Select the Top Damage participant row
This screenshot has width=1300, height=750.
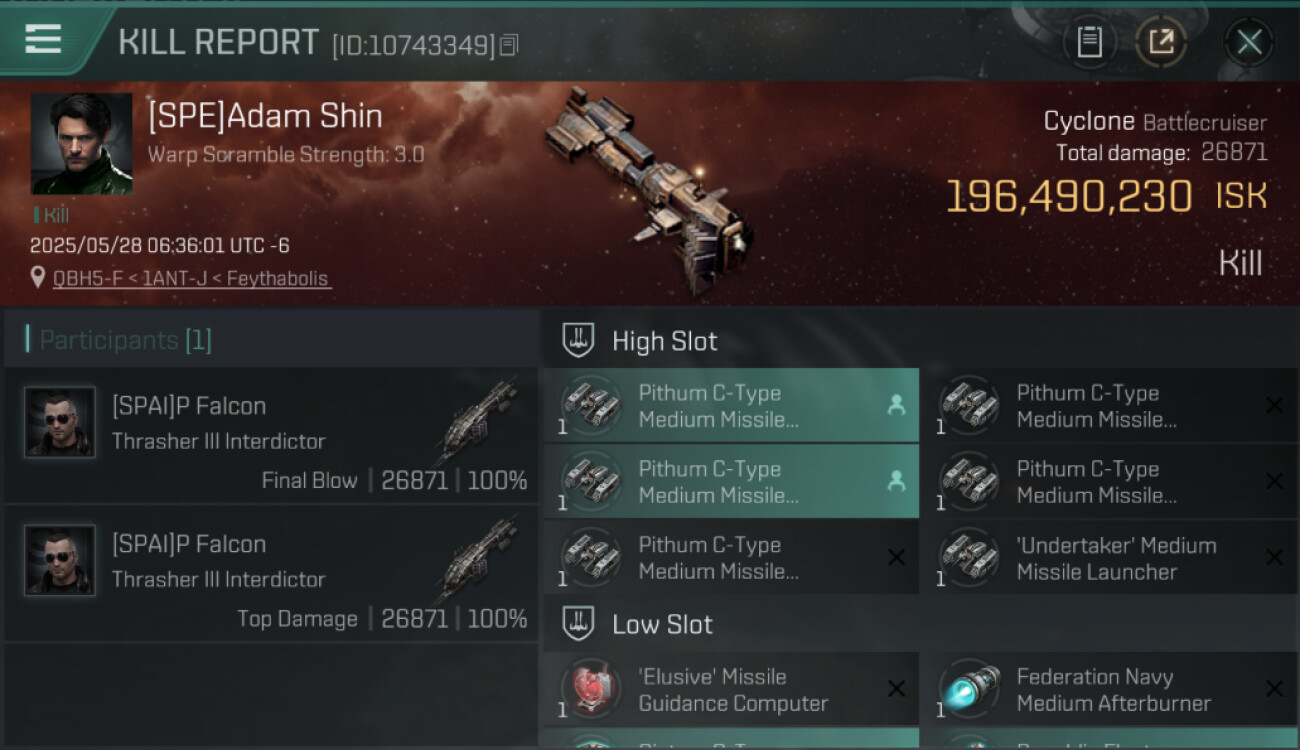tap(271, 574)
